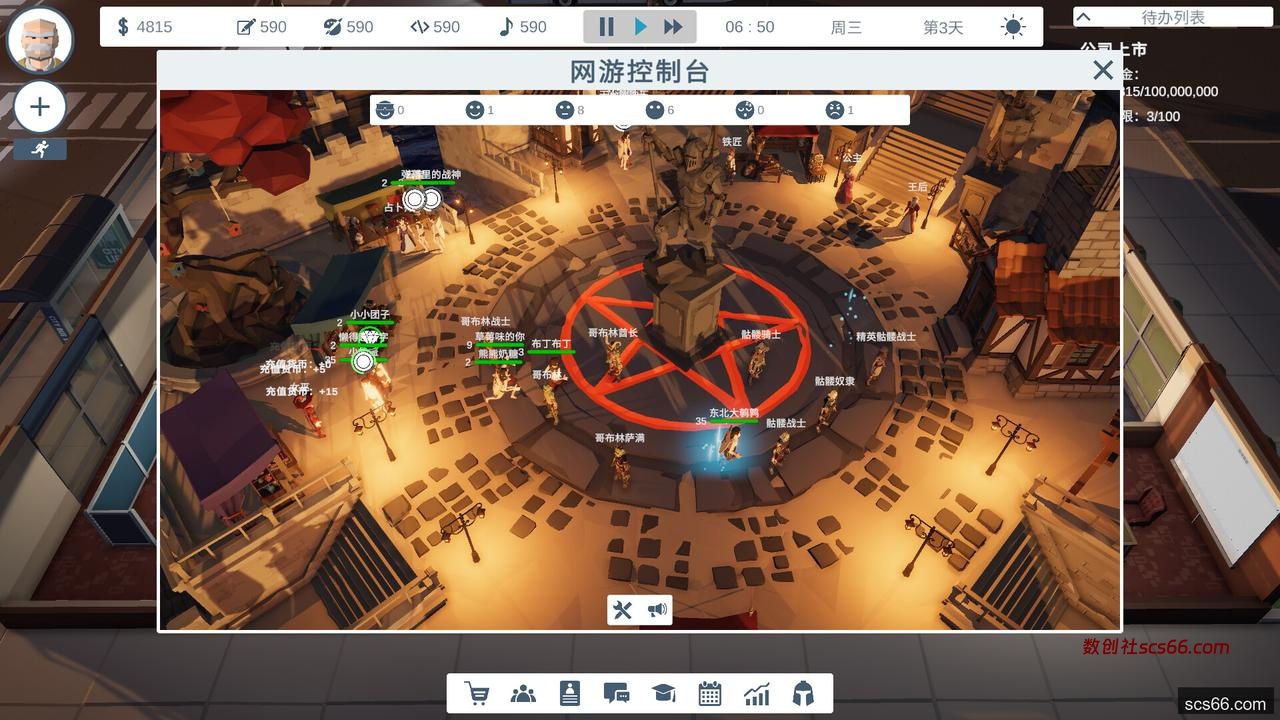The image size is (1280, 720).
Task: Open the ID card résumé panel
Action: click(569, 693)
